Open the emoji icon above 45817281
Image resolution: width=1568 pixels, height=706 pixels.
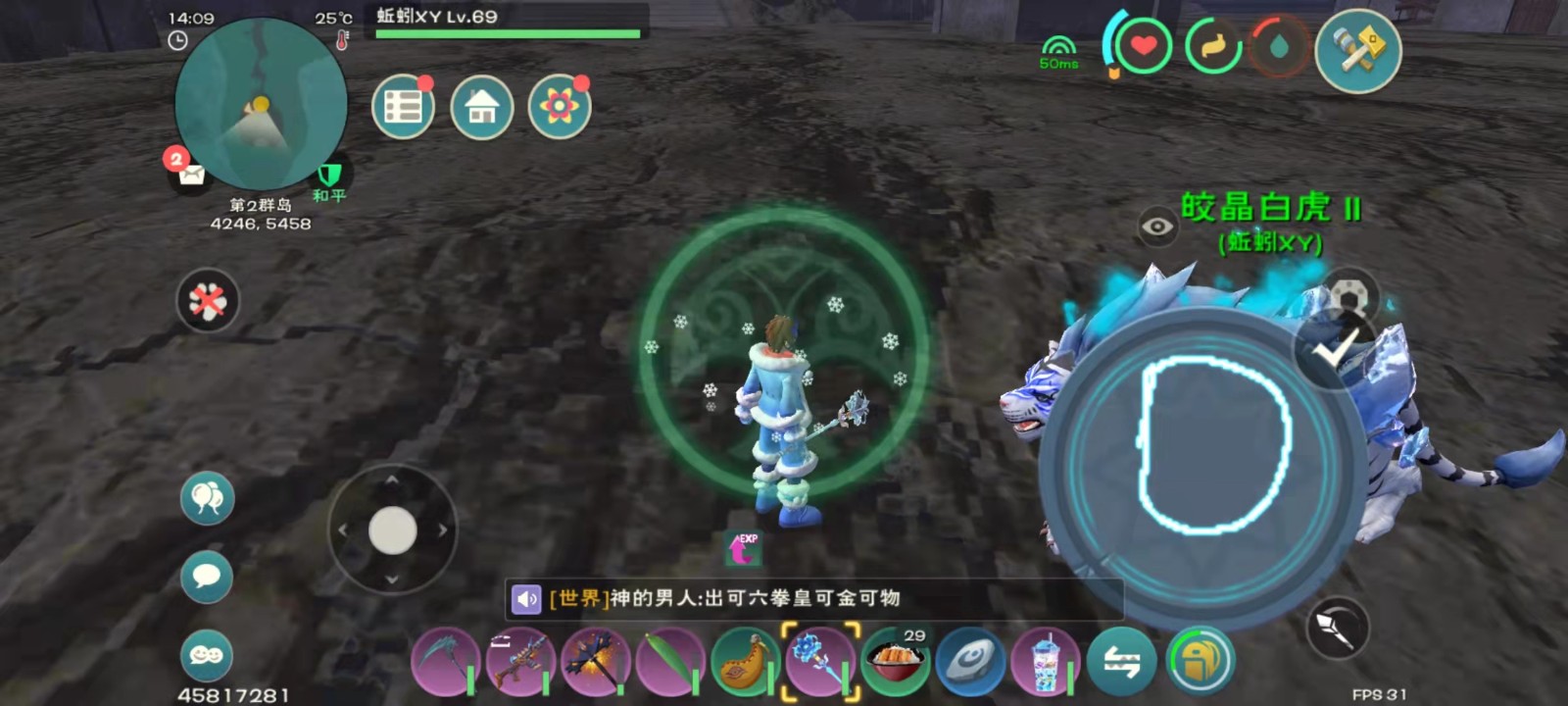pos(206,654)
